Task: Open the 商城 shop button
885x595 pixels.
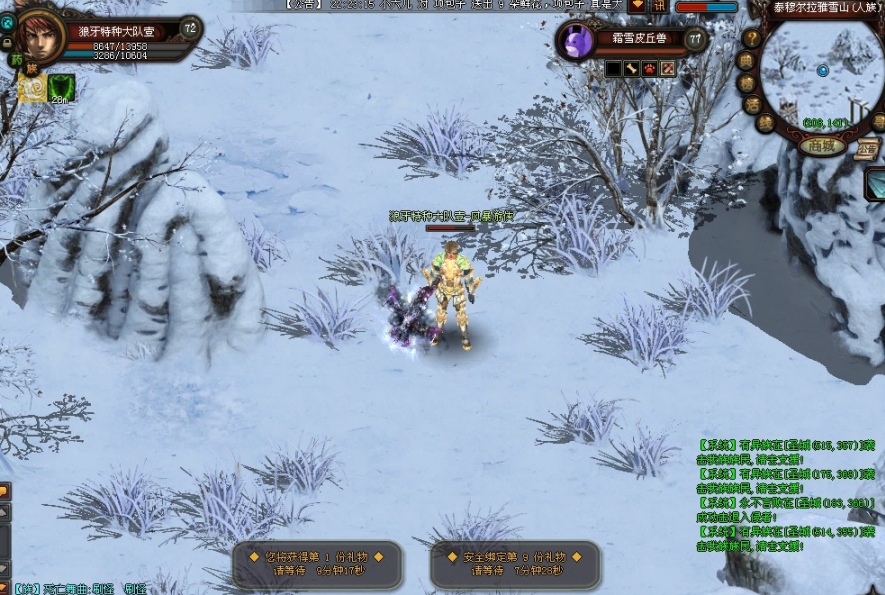Action: tap(821, 145)
